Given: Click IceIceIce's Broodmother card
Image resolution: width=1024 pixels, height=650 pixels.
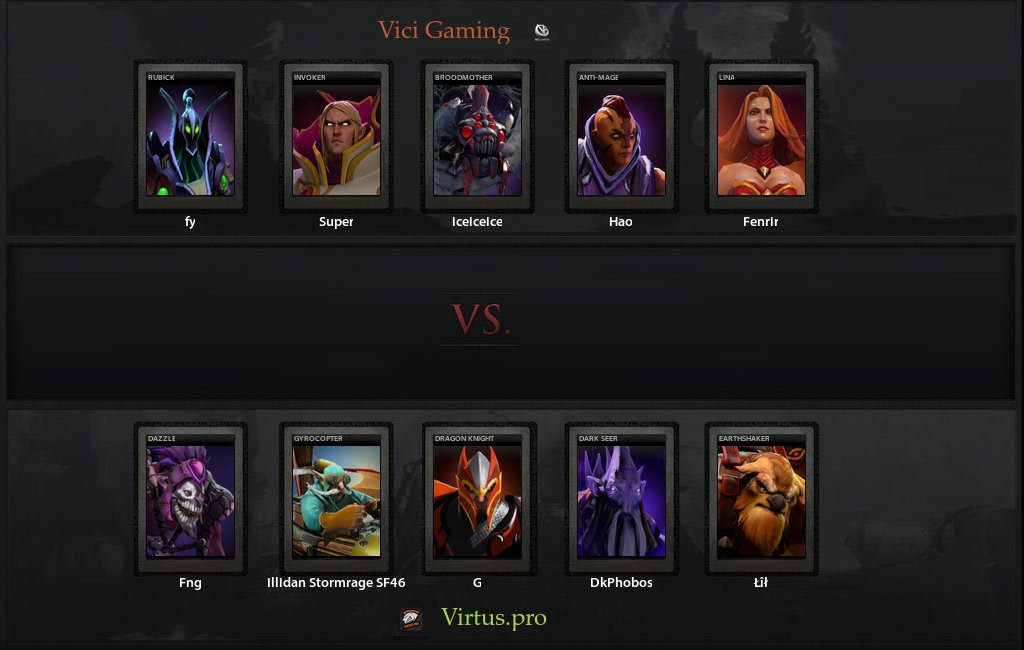Looking at the screenshot, I should click(477, 135).
